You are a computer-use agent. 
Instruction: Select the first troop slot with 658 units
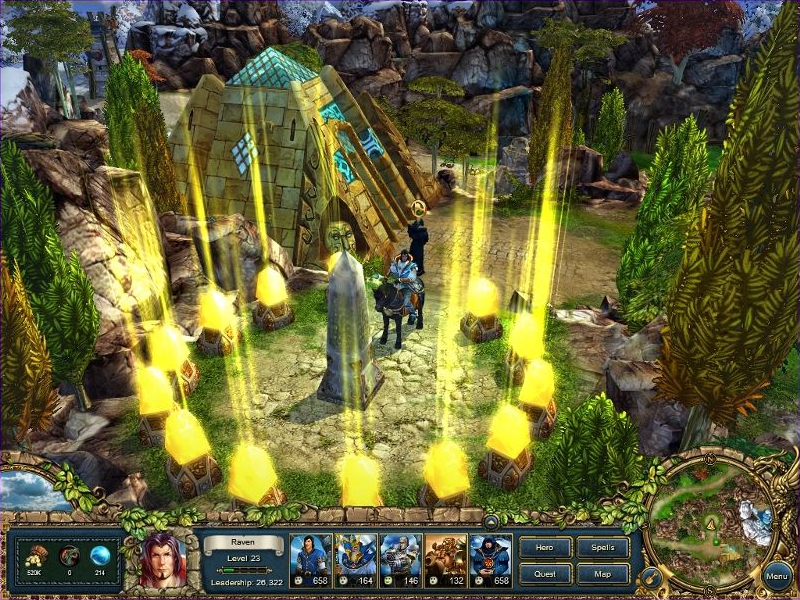click(x=309, y=559)
